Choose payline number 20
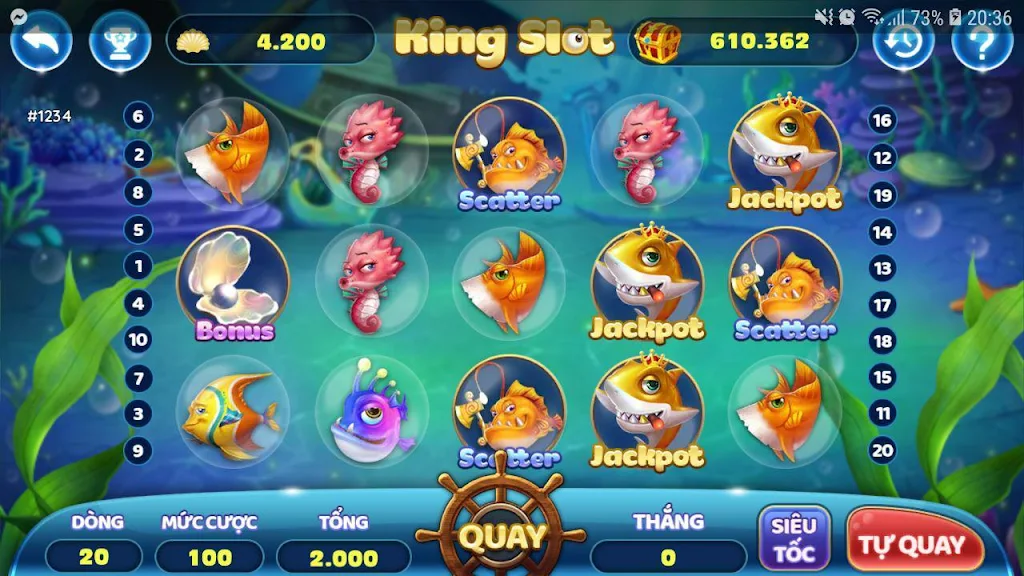This screenshot has width=1024, height=576. click(882, 450)
